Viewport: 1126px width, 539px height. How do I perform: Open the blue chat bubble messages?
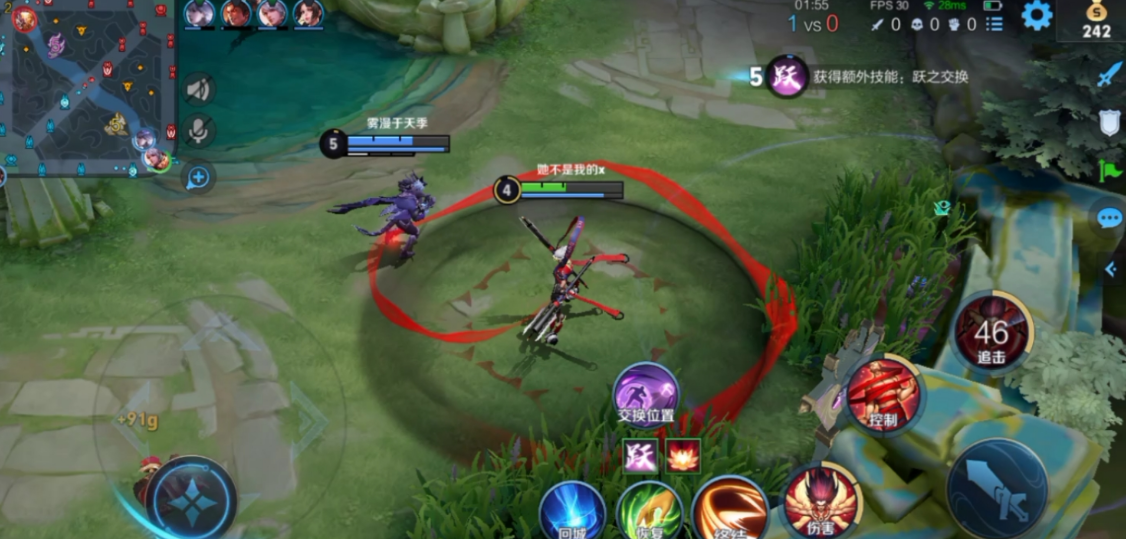1110,217
